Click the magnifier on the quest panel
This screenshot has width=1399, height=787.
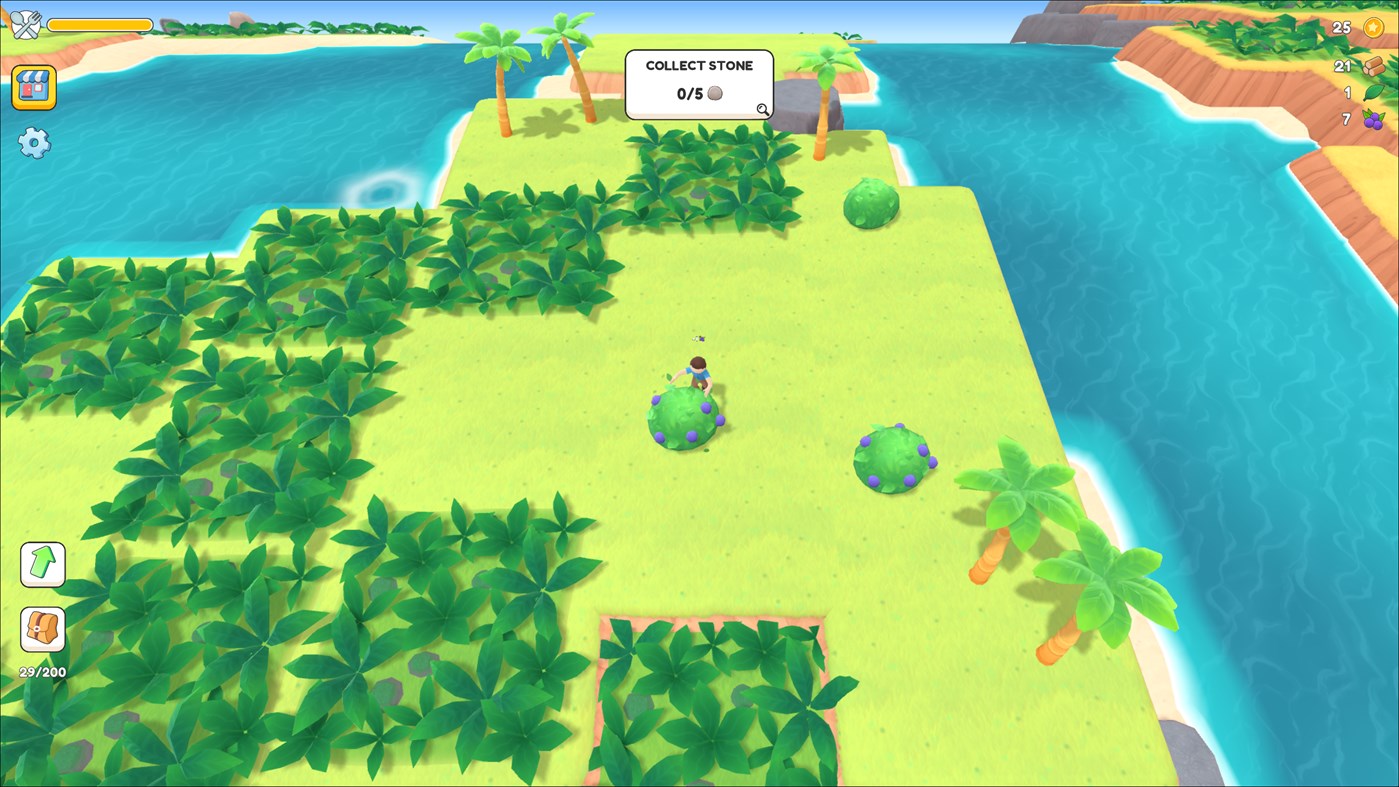763,110
